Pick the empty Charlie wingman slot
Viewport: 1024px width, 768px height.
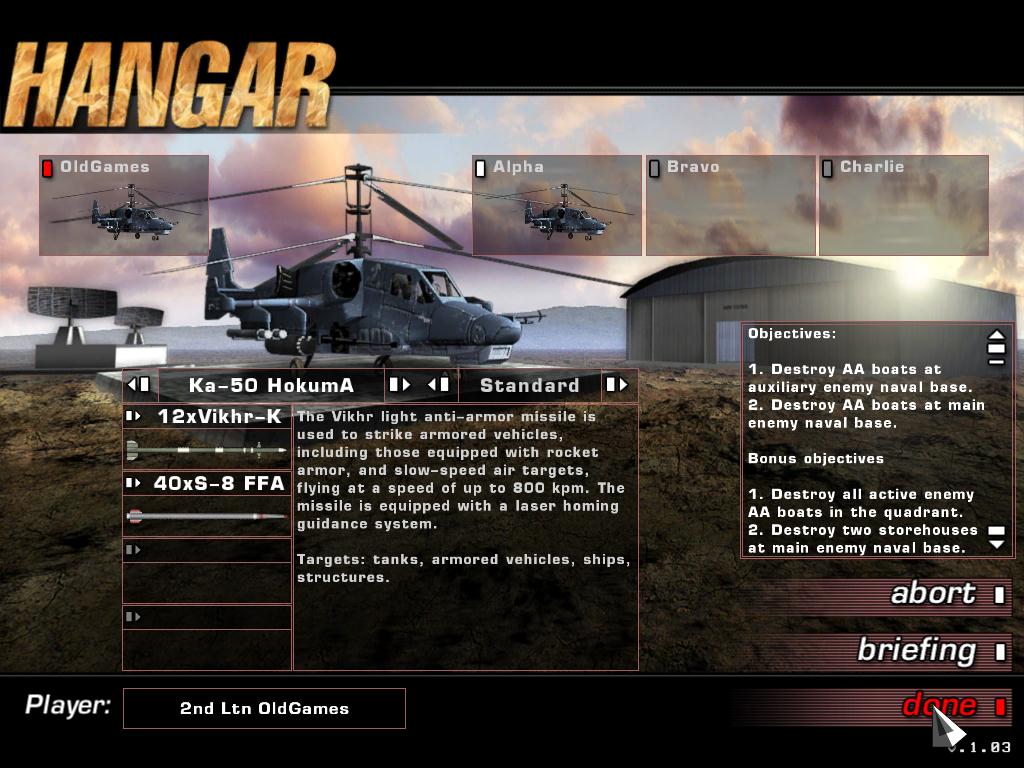coord(903,205)
